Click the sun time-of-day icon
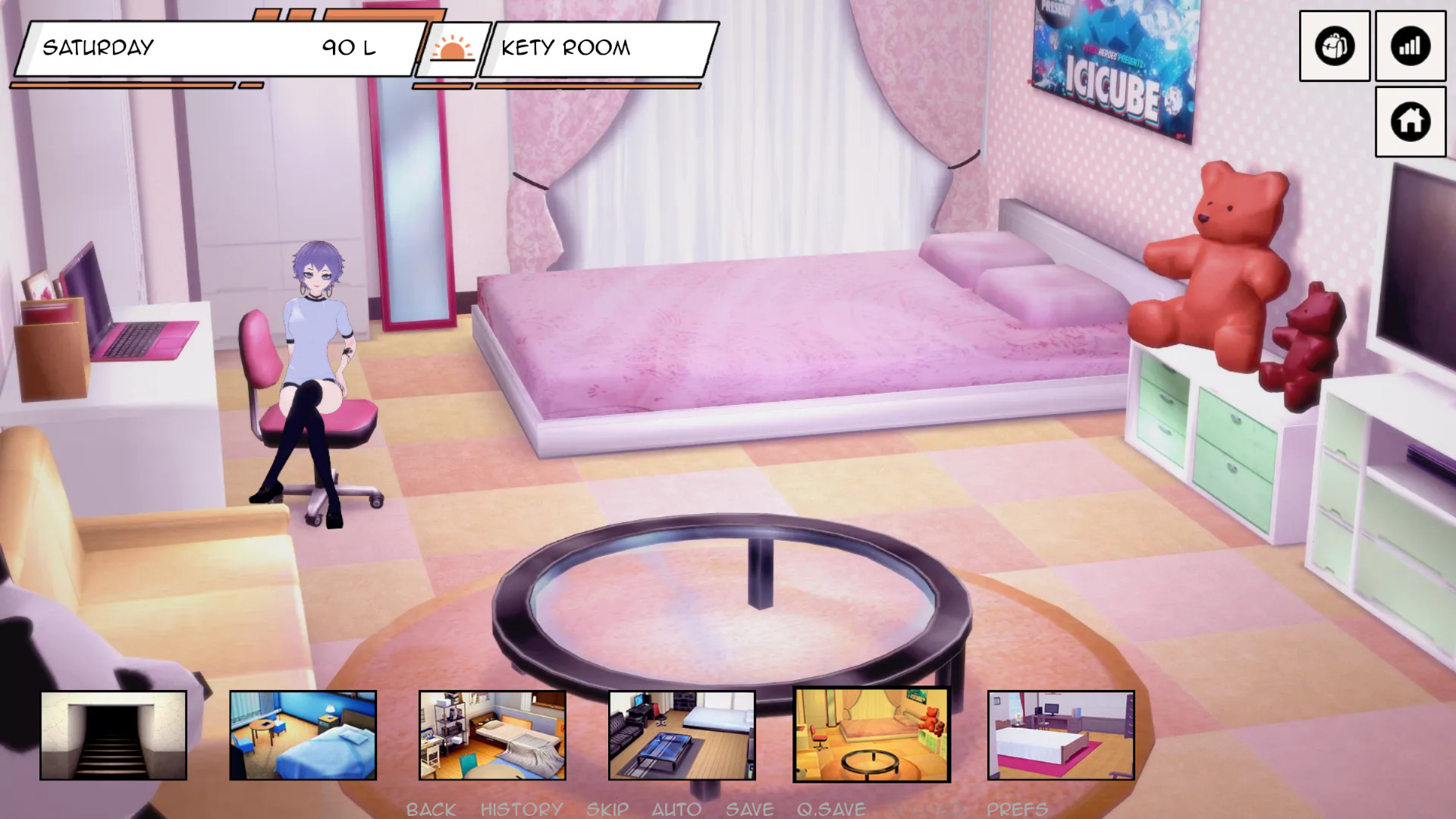The image size is (1456, 819). tap(452, 49)
